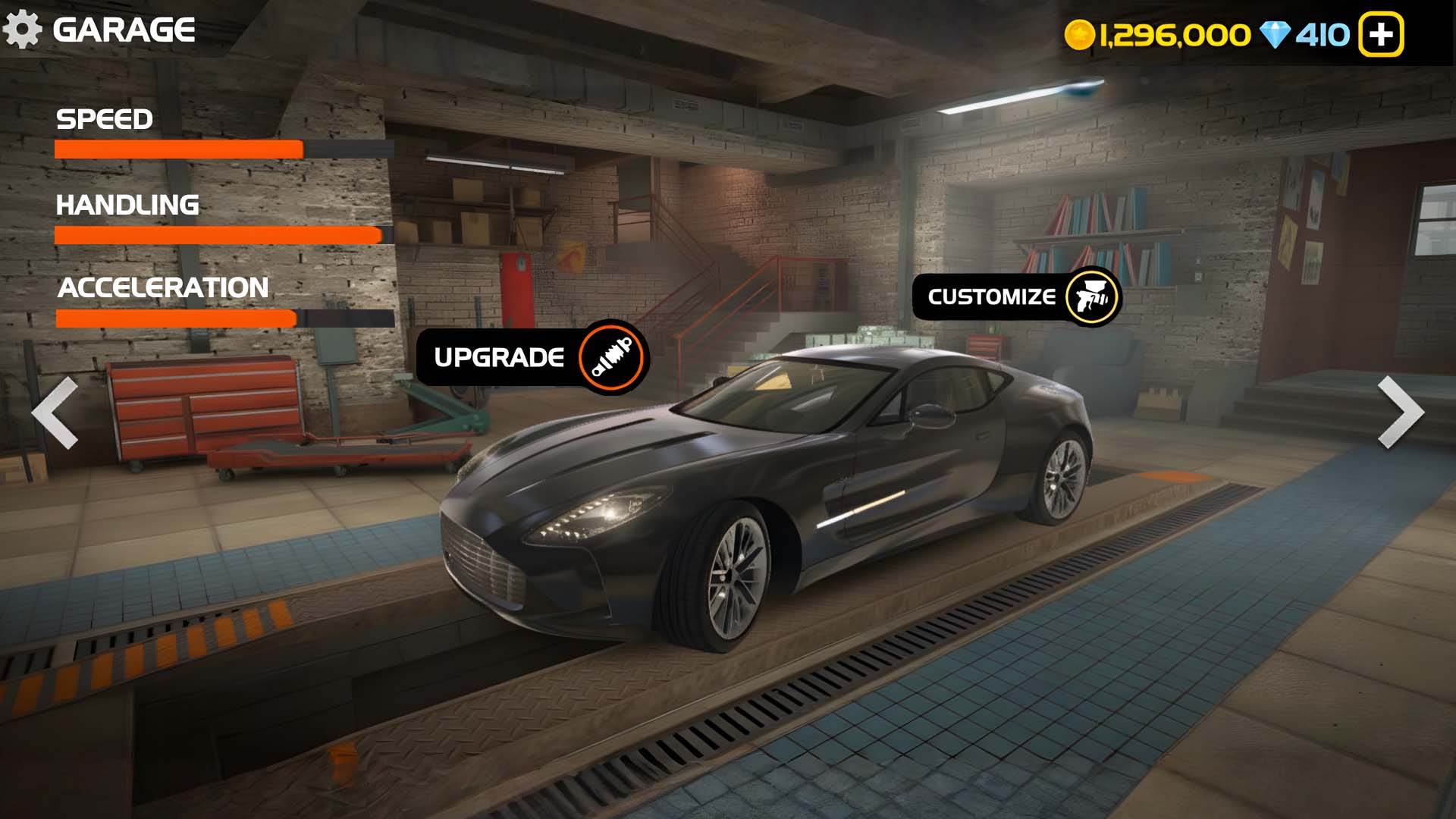Image resolution: width=1456 pixels, height=819 pixels.
Task: Open the Upgrade menu
Action: [x=532, y=357]
